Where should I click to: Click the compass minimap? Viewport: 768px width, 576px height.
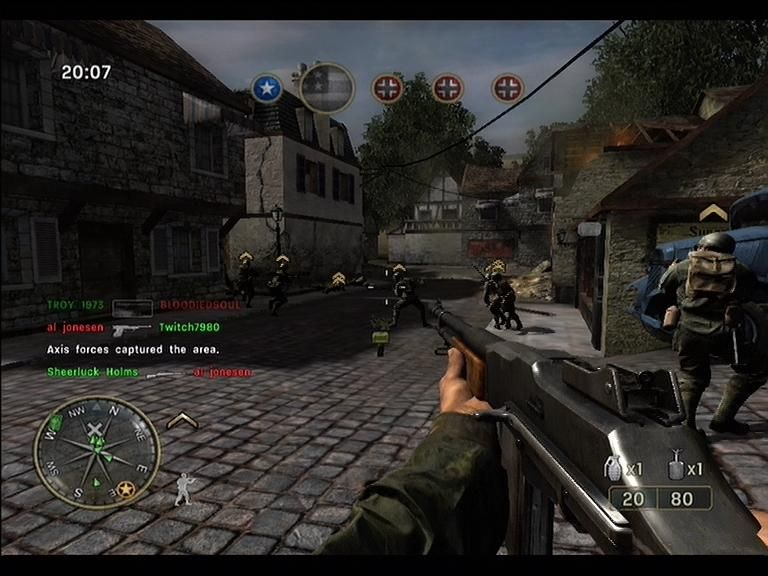point(96,451)
